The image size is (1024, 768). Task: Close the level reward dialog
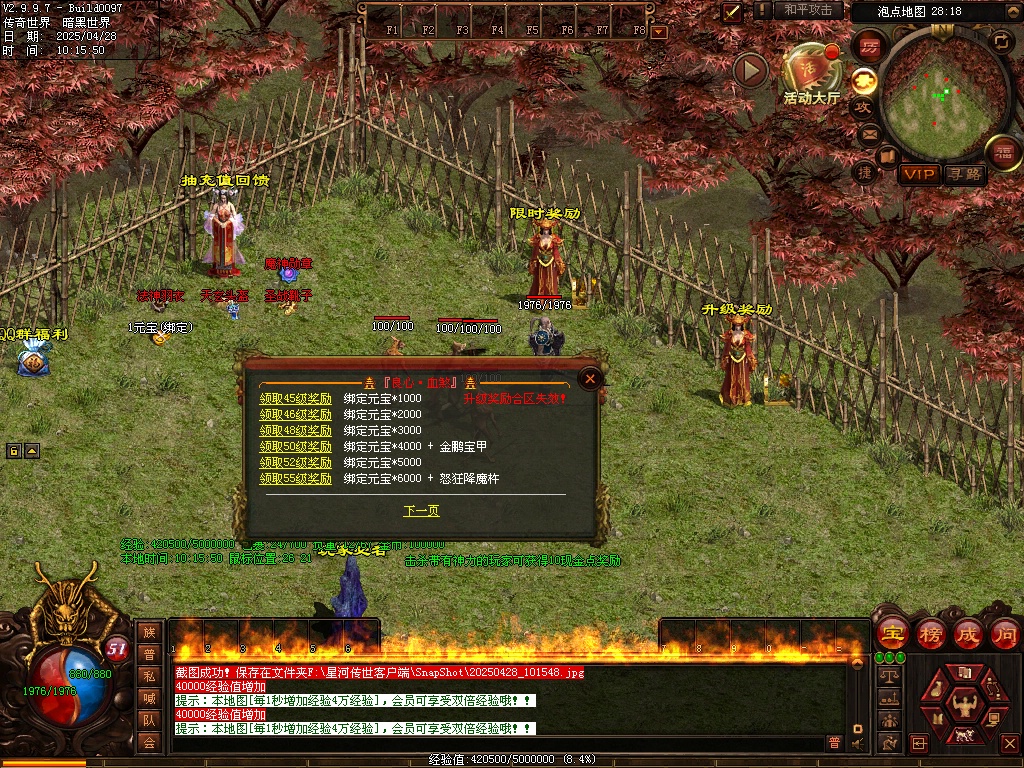tap(591, 378)
